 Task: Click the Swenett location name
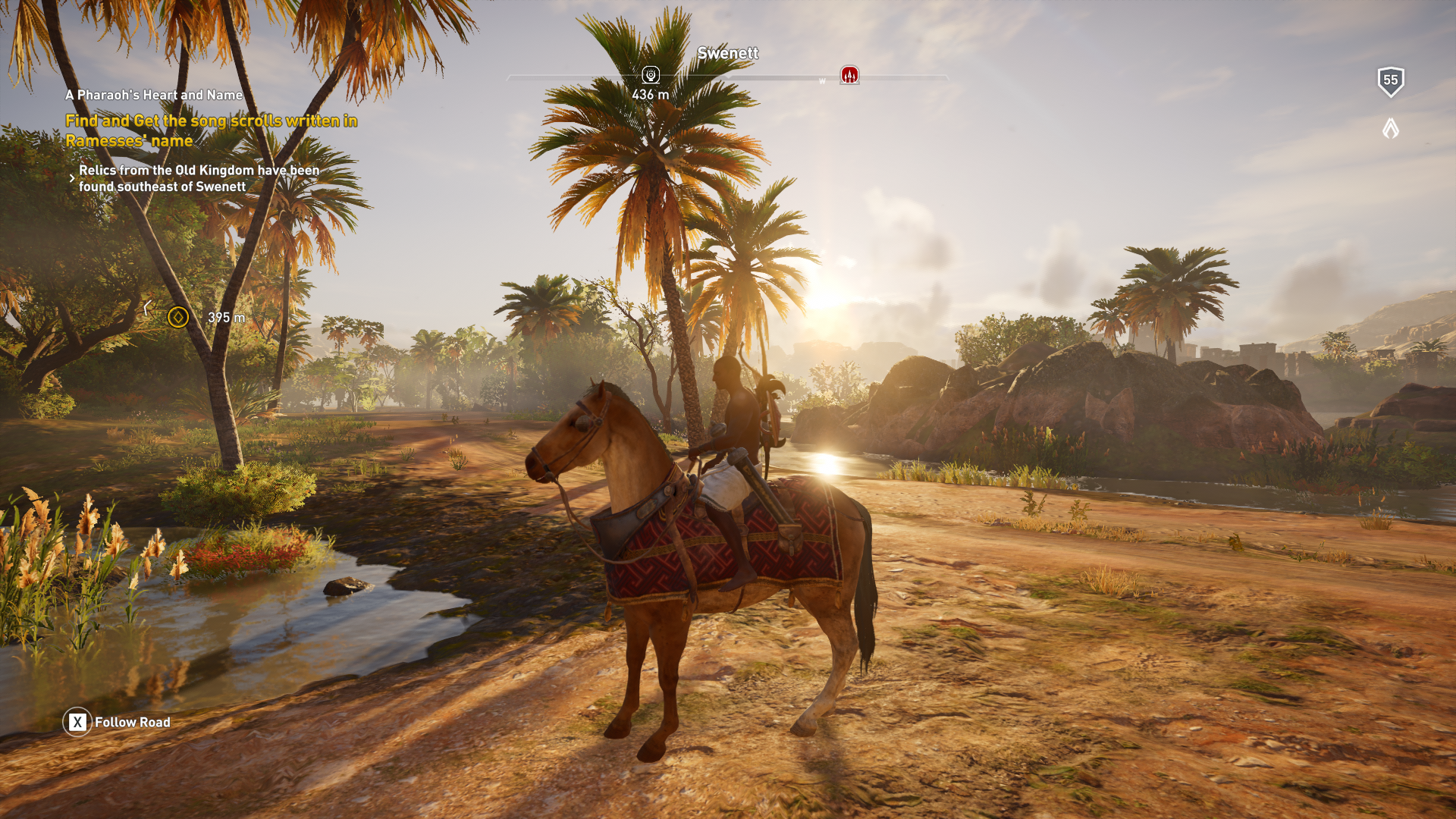point(727,53)
